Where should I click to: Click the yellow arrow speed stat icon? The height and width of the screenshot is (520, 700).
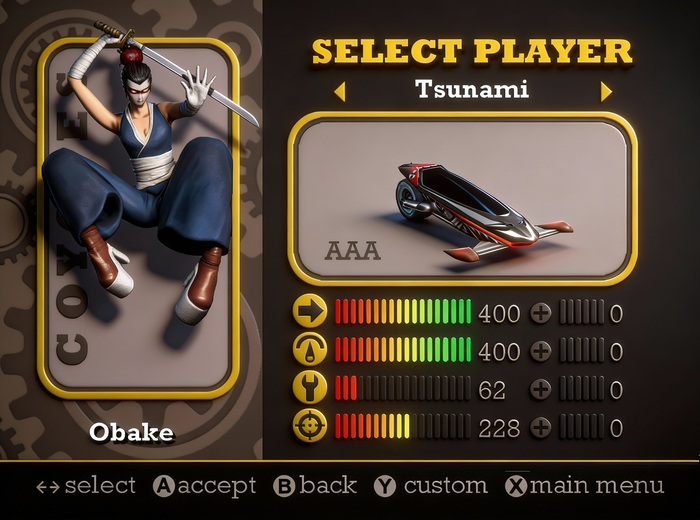click(x=310, y=312)
